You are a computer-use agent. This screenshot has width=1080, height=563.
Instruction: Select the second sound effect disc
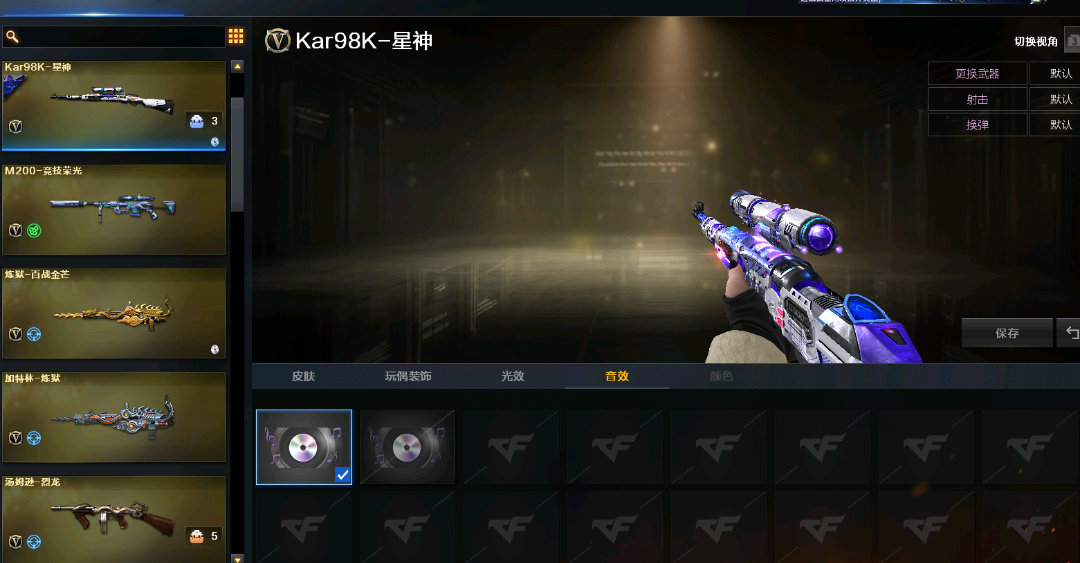(407, 447)
